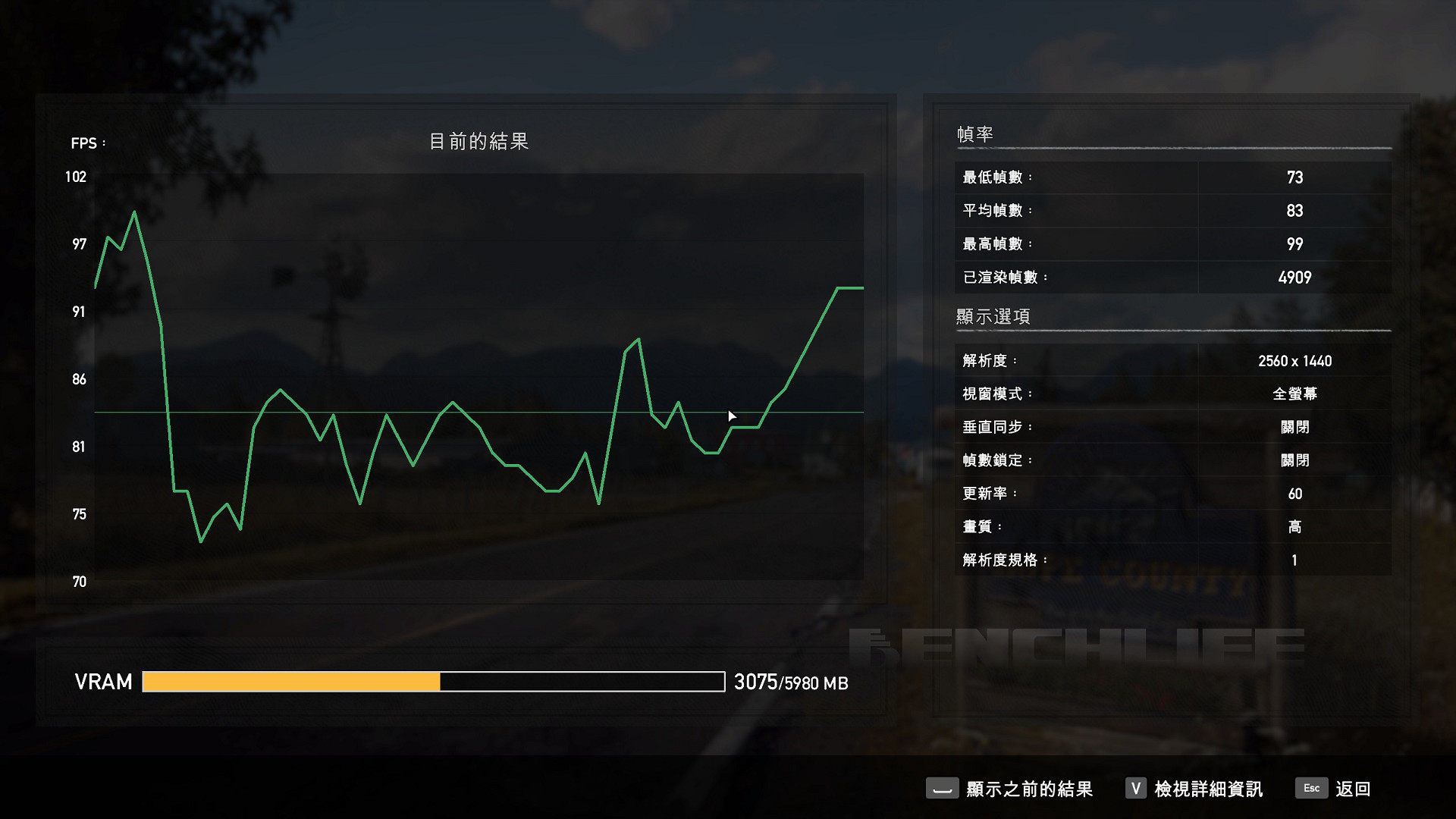The height and width of the screenshot is (819, 1456).
Task: Select the 顯示選項 section header
Action: [x=992, y=317]
